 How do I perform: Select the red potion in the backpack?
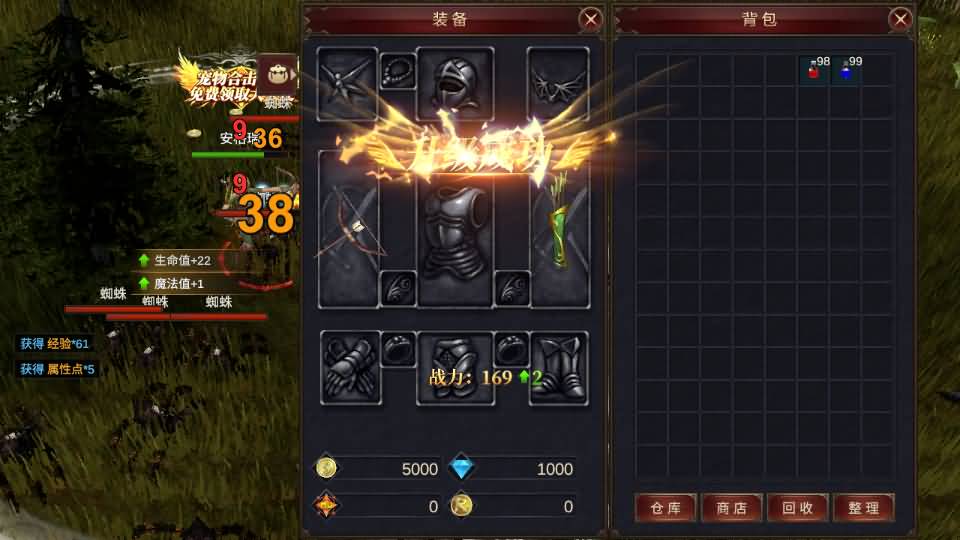click(815, 69)
